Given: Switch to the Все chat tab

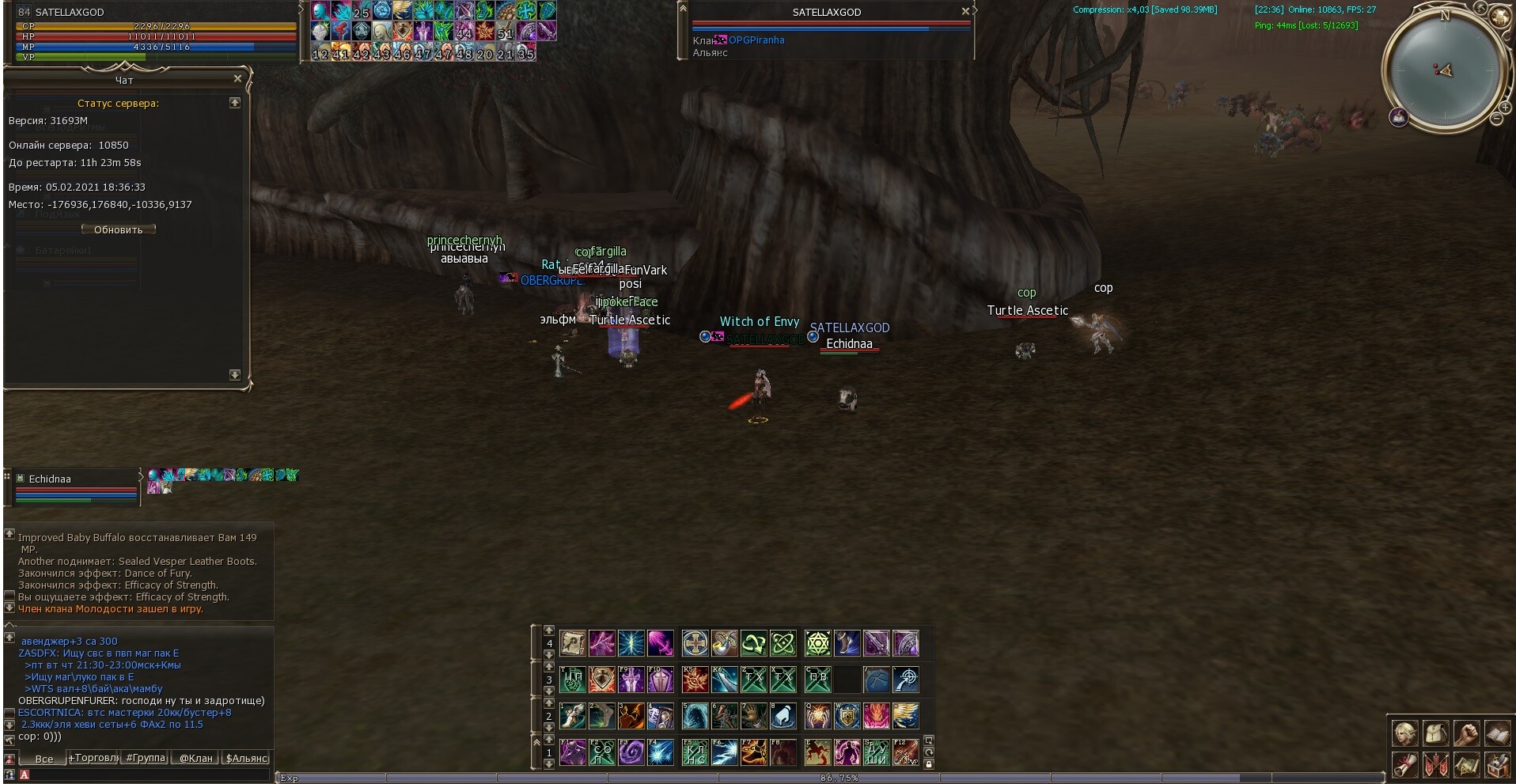Looking at the screenshot, I should [44, 759].
